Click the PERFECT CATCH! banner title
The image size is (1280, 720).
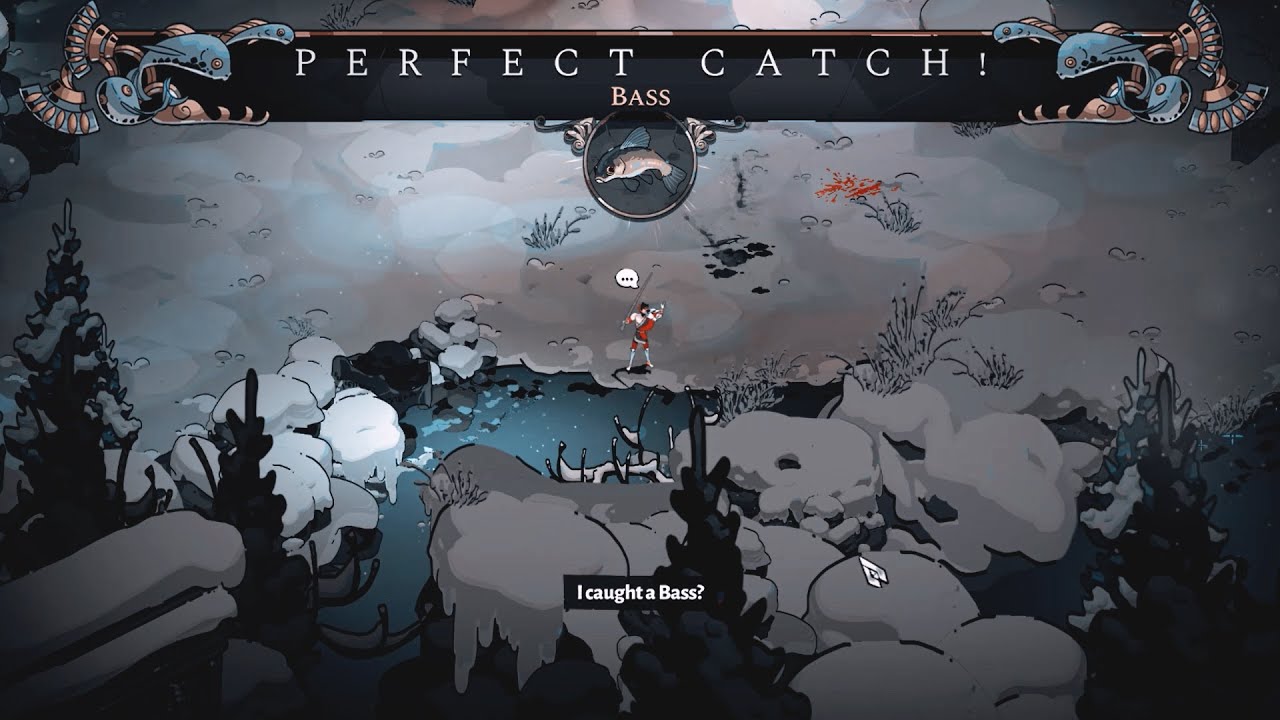[x=640, y=62]
